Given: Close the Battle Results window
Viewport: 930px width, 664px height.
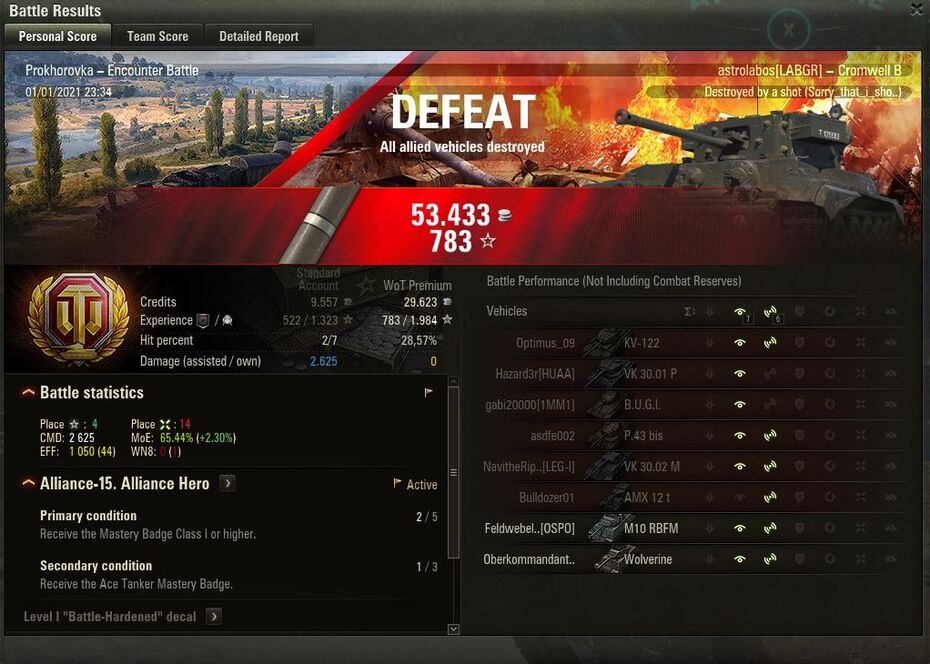Looking at the screenshot, I should (916, 10).
